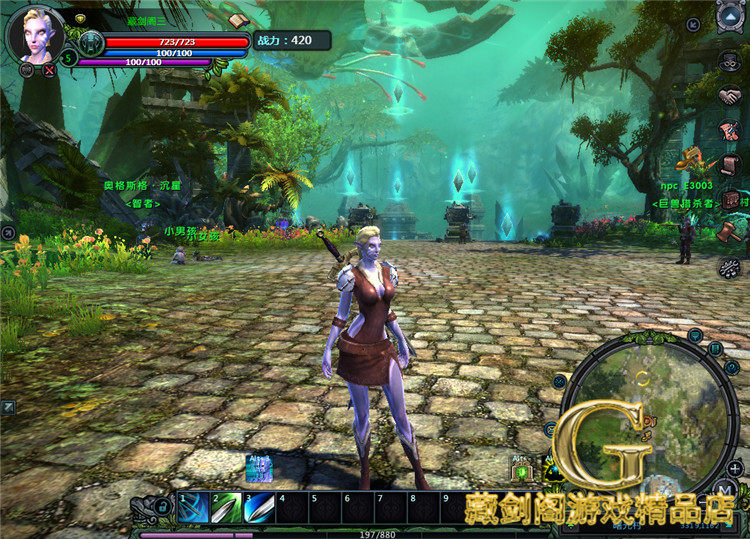The height and width of the screenshot is (539, 750).
Task: Select the blue skill icon above hotbar
Action: click(x=260, y=468)
